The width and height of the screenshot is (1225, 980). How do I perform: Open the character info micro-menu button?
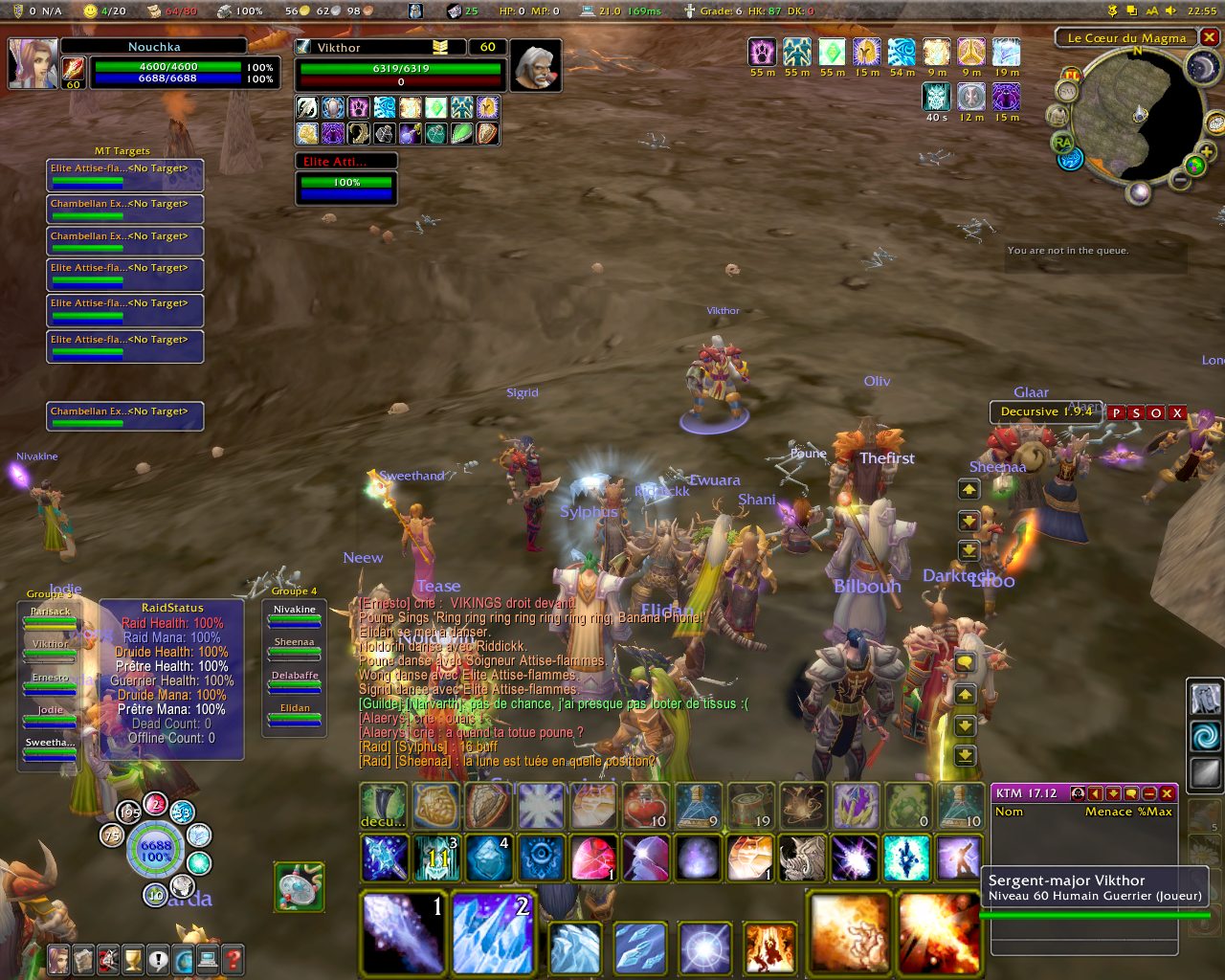click(x=59, y=958)
